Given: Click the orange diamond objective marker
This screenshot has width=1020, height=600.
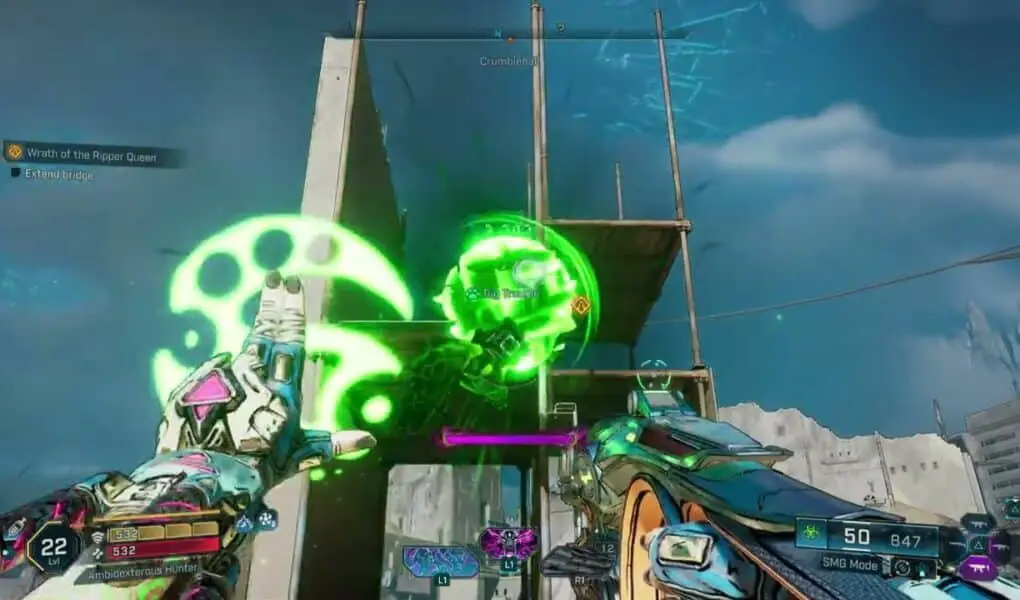Looking at the screenshot, I should 579,306.
